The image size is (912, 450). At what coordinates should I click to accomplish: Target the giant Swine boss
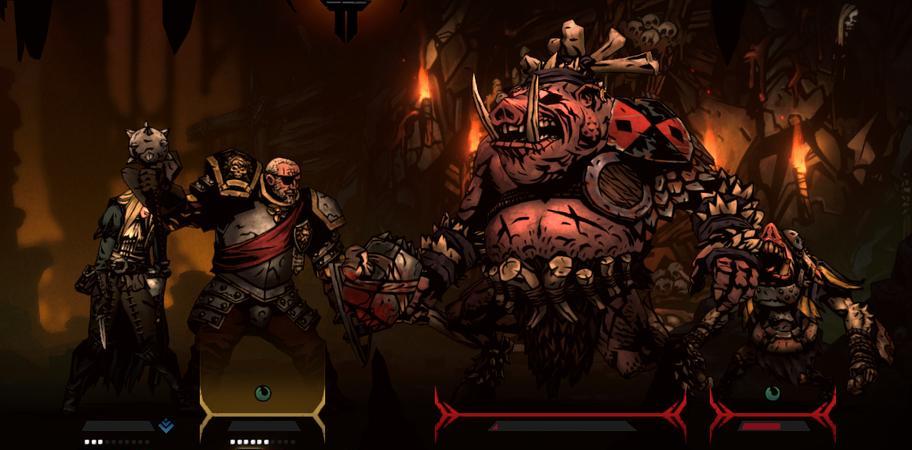pyautogui.click(x=560, y=220)
